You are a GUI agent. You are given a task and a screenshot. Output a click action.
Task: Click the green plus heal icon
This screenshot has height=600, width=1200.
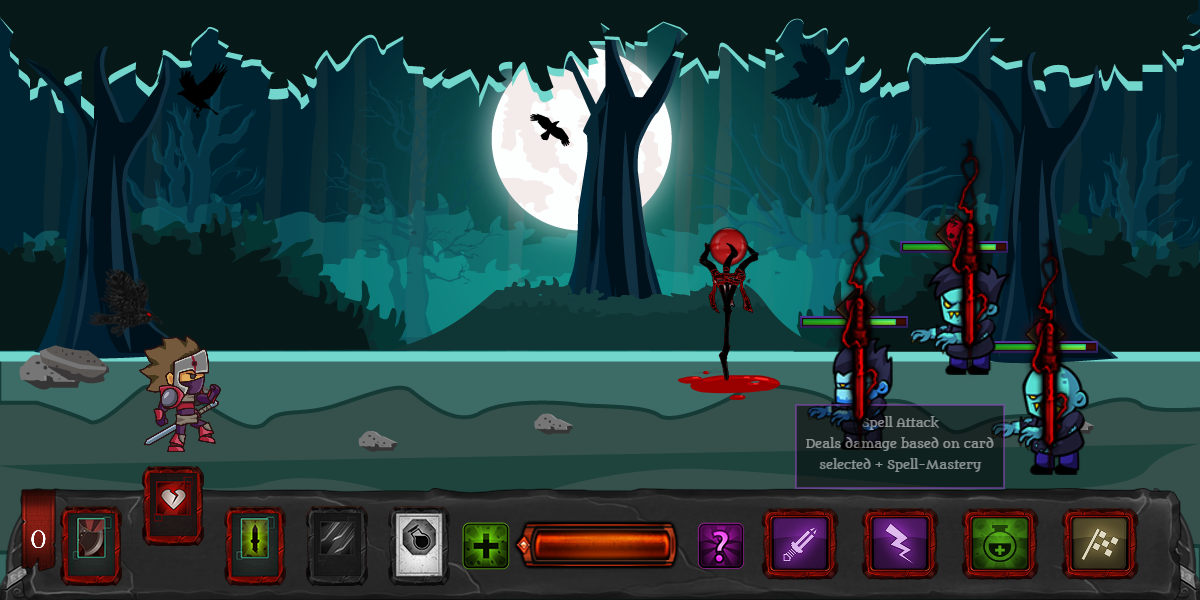(486, 546)
